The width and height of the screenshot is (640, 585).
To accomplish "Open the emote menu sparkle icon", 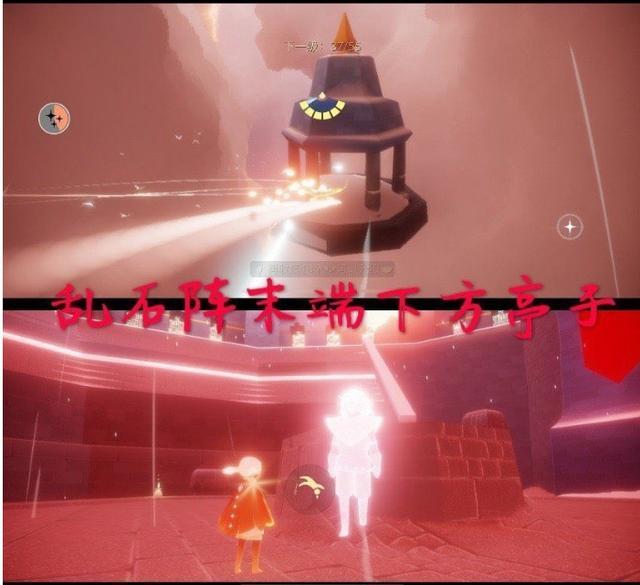I will pos(54,119).
